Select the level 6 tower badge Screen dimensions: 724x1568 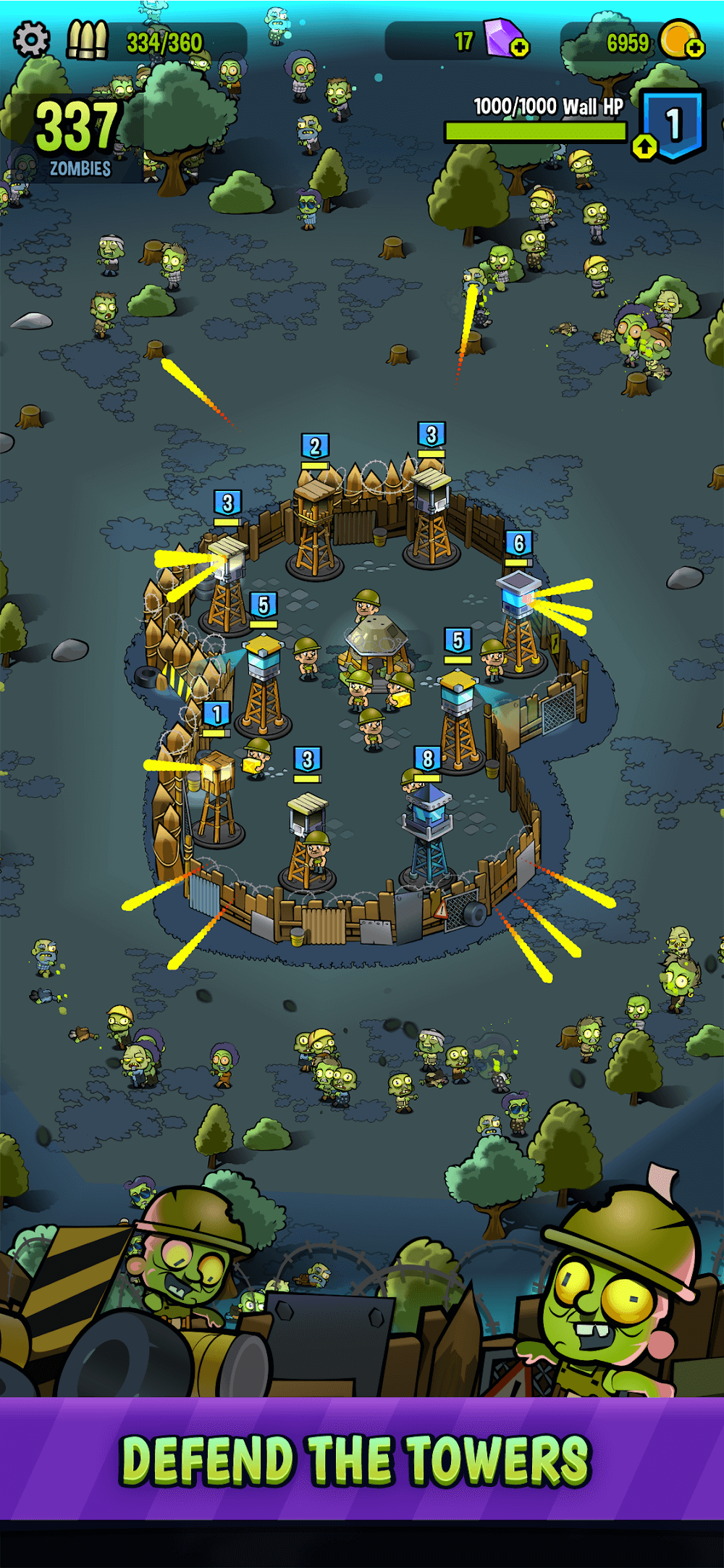pyautogui.click(x=518, y=543)
